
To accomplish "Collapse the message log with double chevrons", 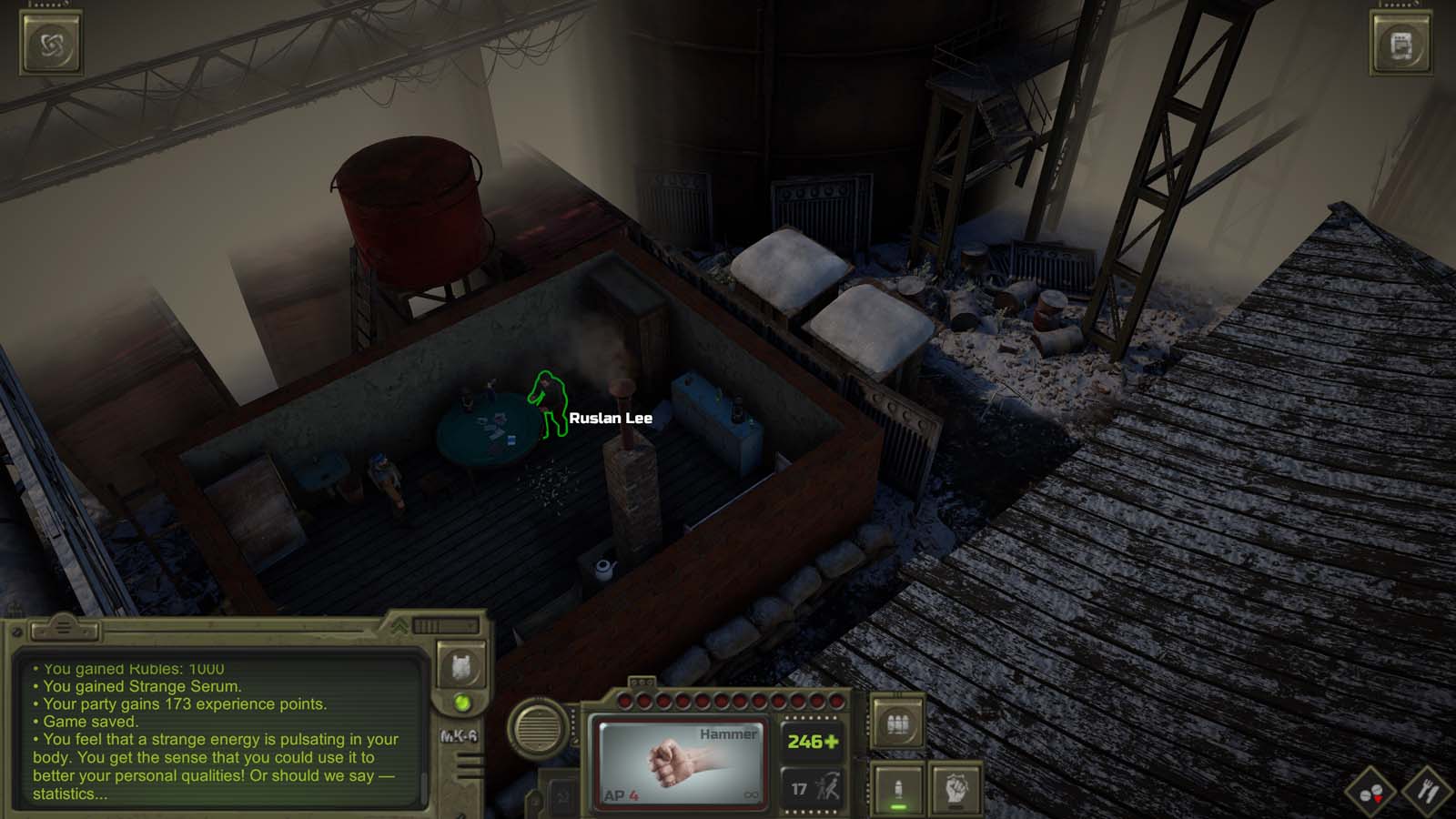I will (x=398, y=625).
